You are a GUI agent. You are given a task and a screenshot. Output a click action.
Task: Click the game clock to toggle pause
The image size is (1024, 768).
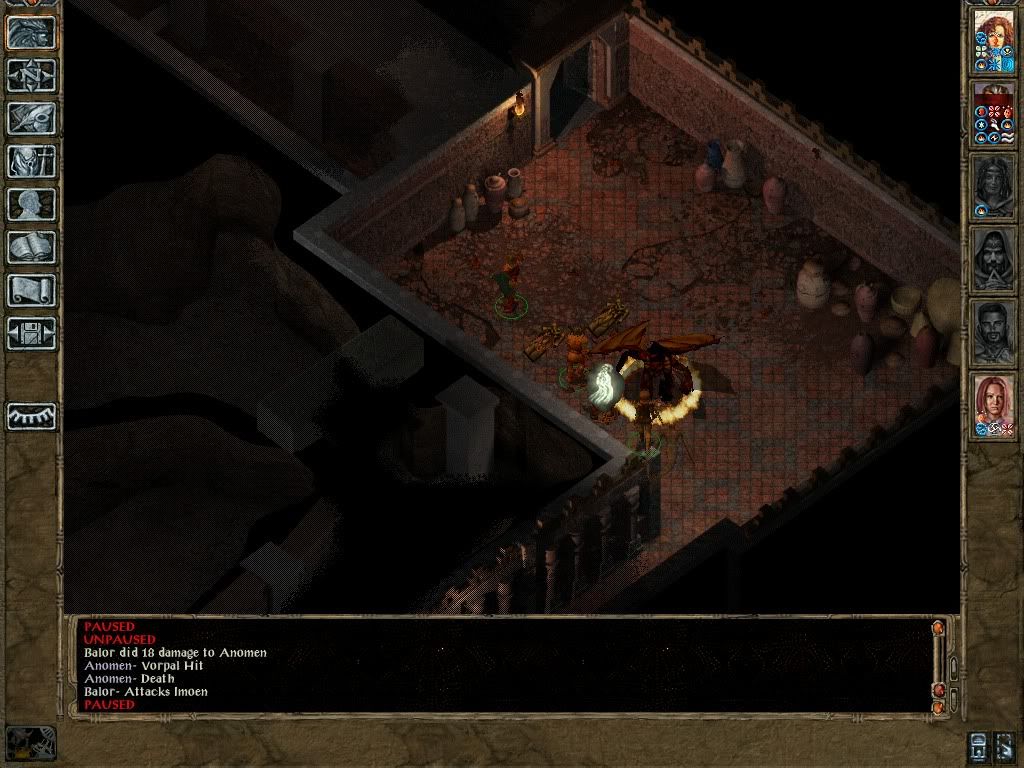(31, 742)
